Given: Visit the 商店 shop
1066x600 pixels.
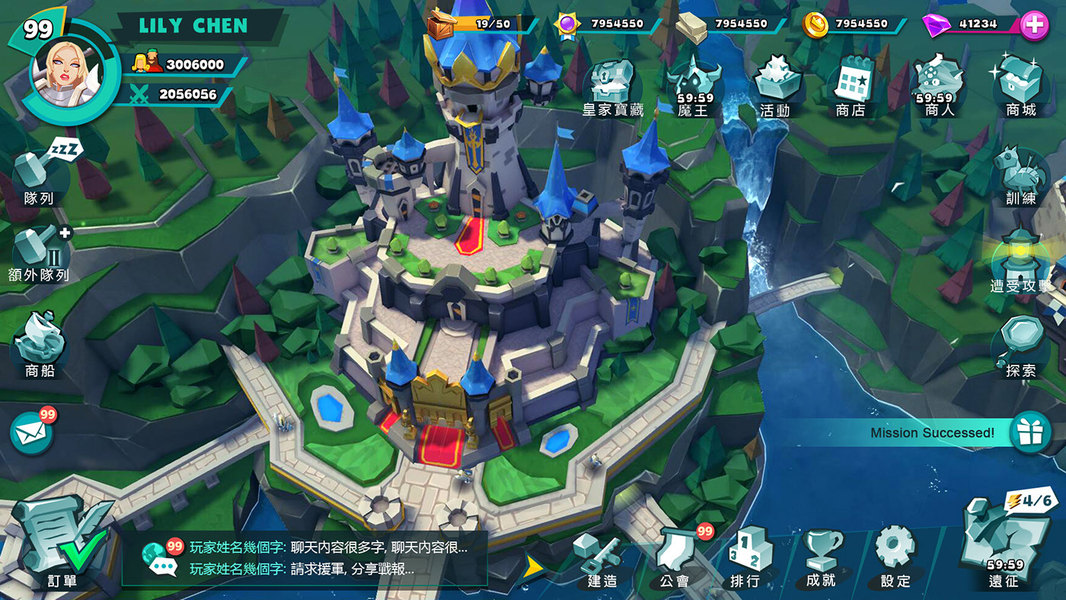Looking at the screenshot, I should 851,84.
